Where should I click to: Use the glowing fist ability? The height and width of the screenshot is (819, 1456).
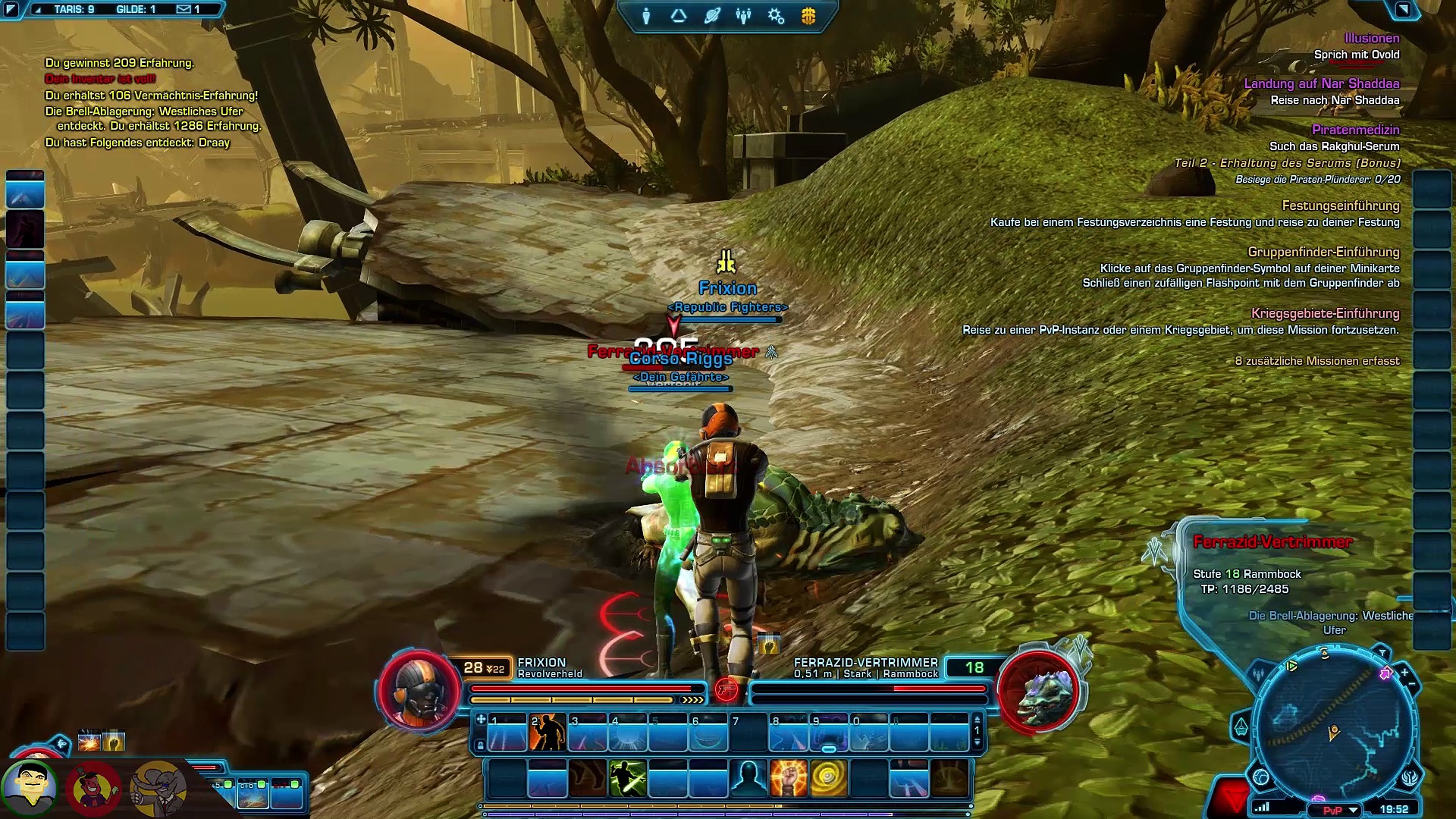788,779
